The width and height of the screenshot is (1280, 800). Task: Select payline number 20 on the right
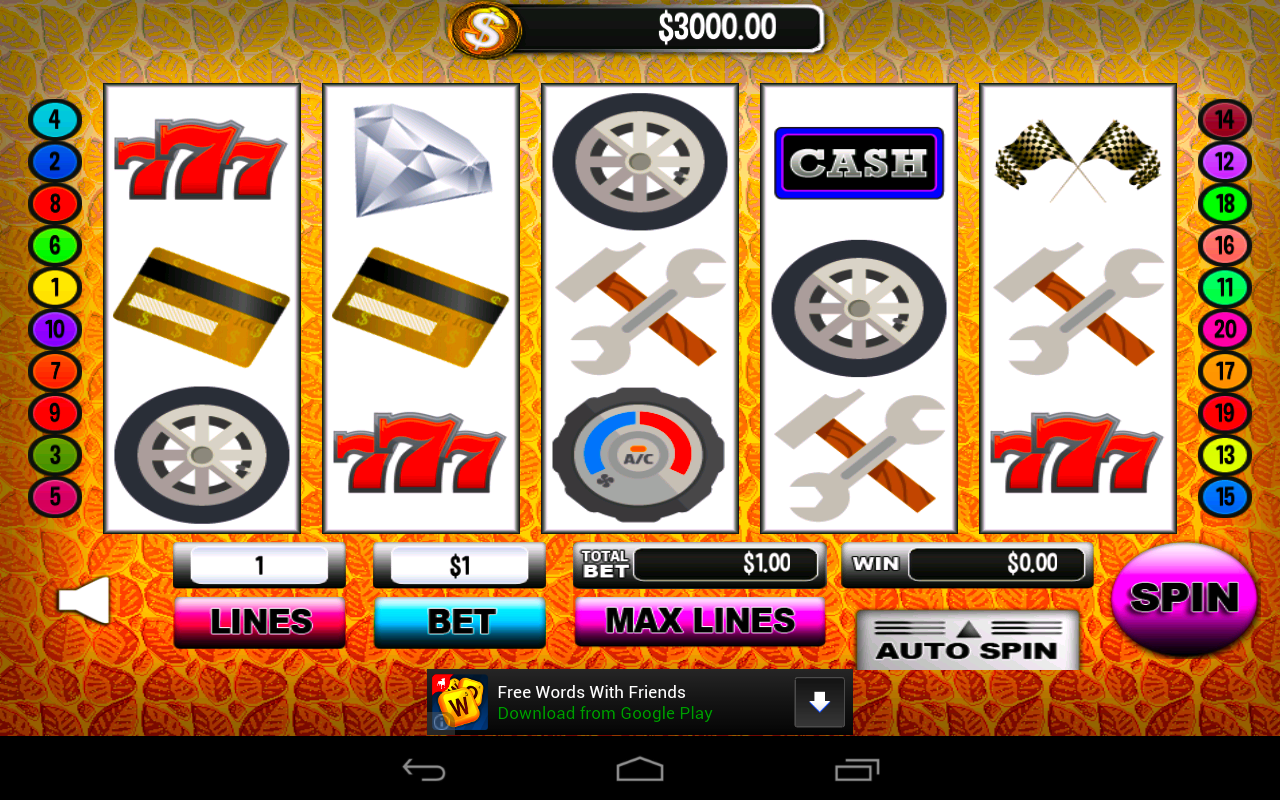pos(1225,329)
